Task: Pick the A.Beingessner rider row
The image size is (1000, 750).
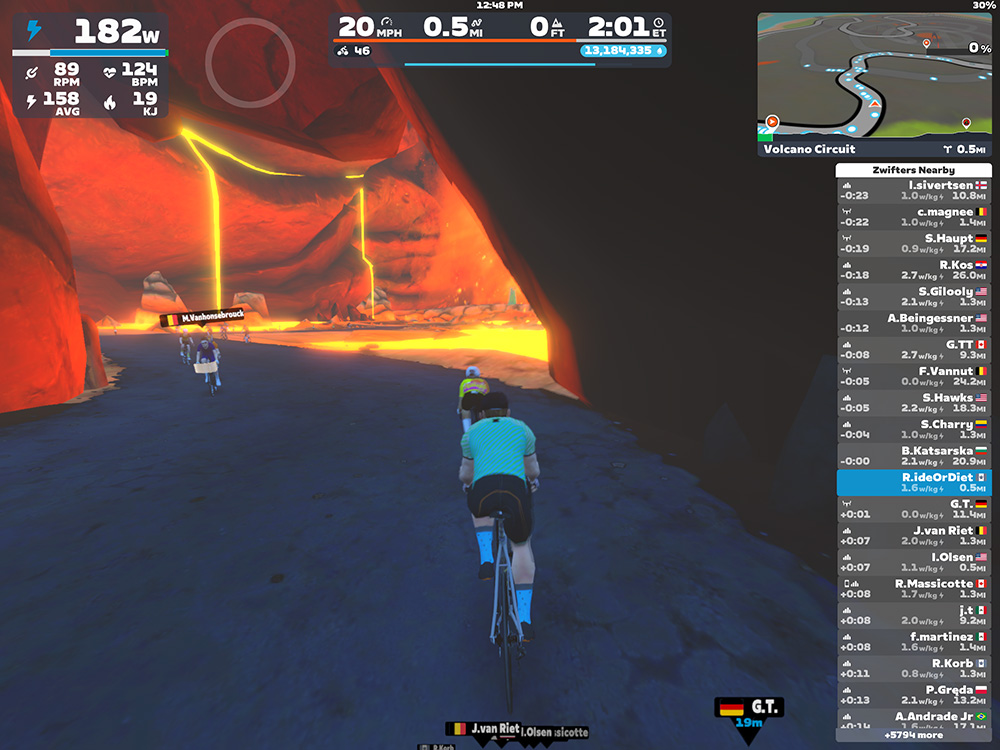Action: [913, 323]
